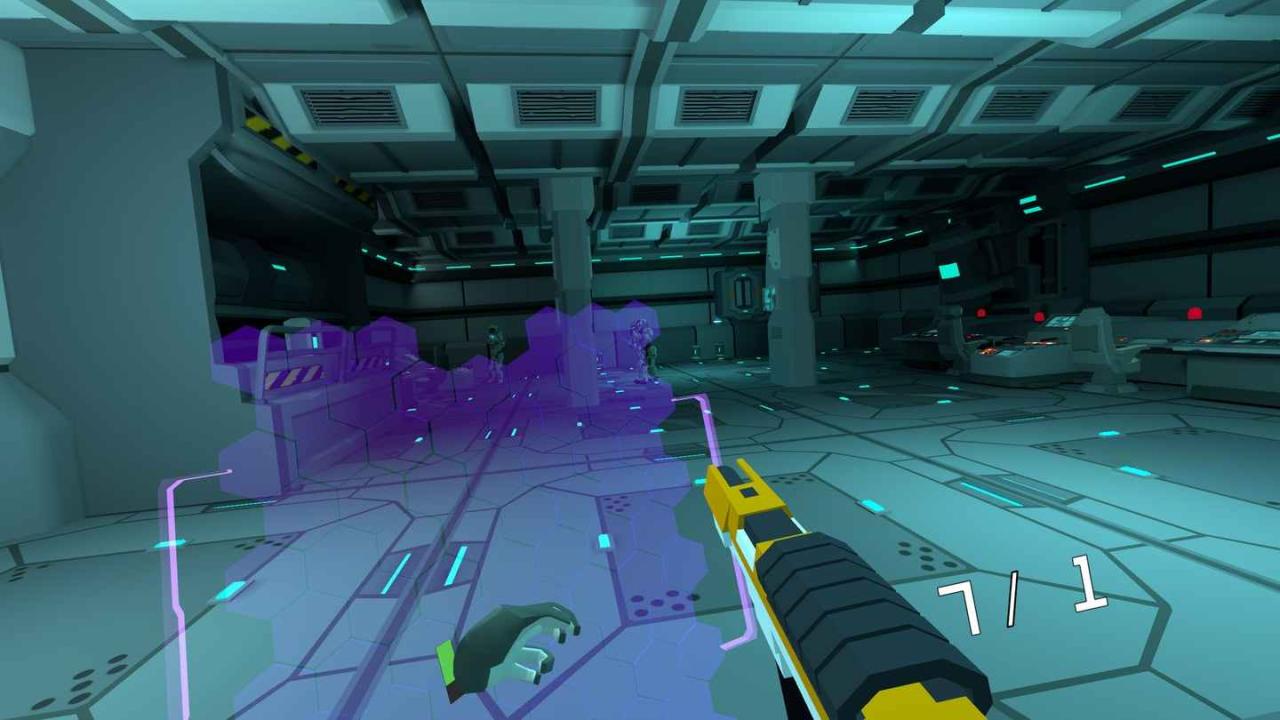The width and height of the screenshot is (1280, 720).
Task: Toggle the orange control on the nearest console desk
Action: [x=986, y=350]
